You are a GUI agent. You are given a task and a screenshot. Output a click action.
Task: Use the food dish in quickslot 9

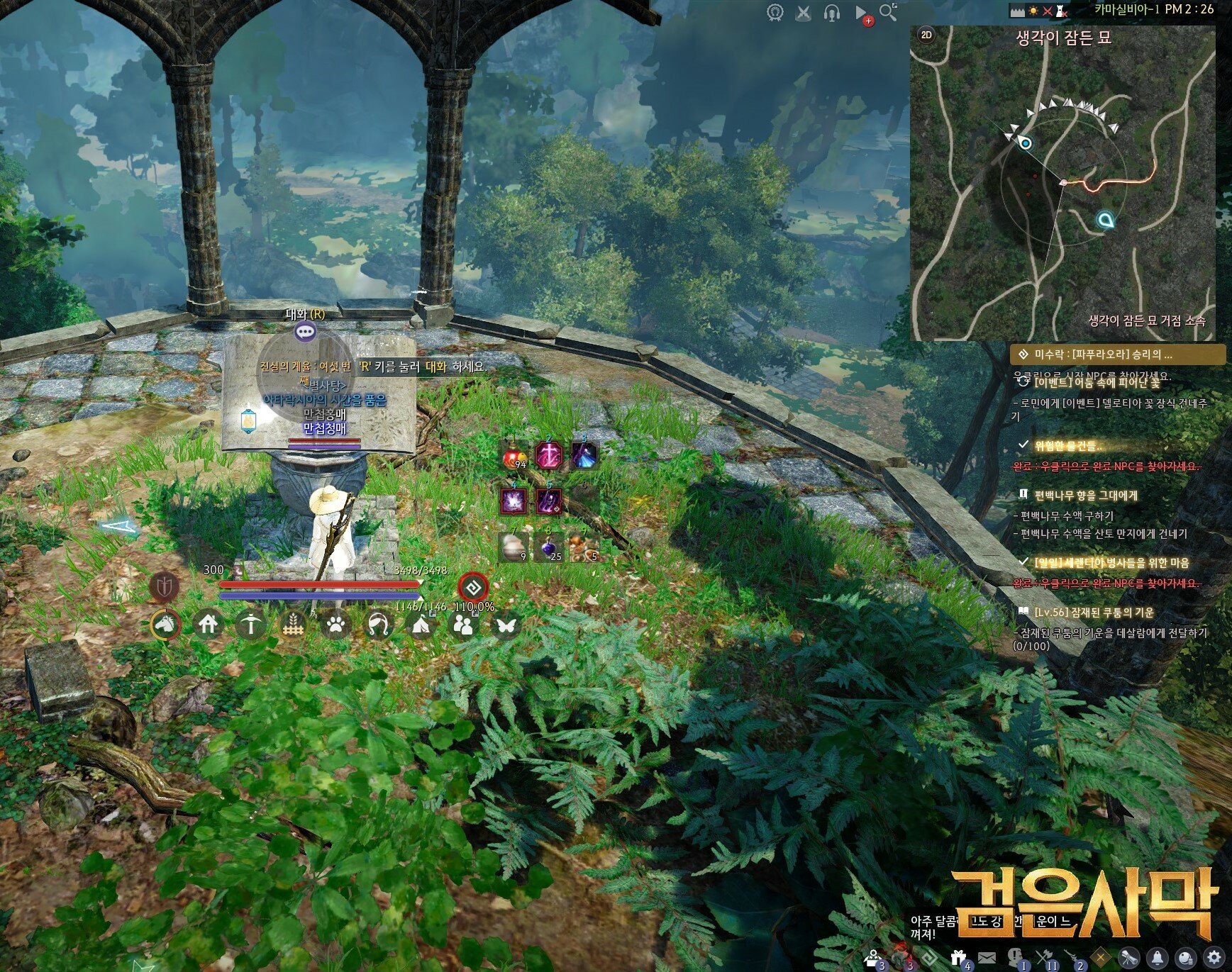click(583, 547)
